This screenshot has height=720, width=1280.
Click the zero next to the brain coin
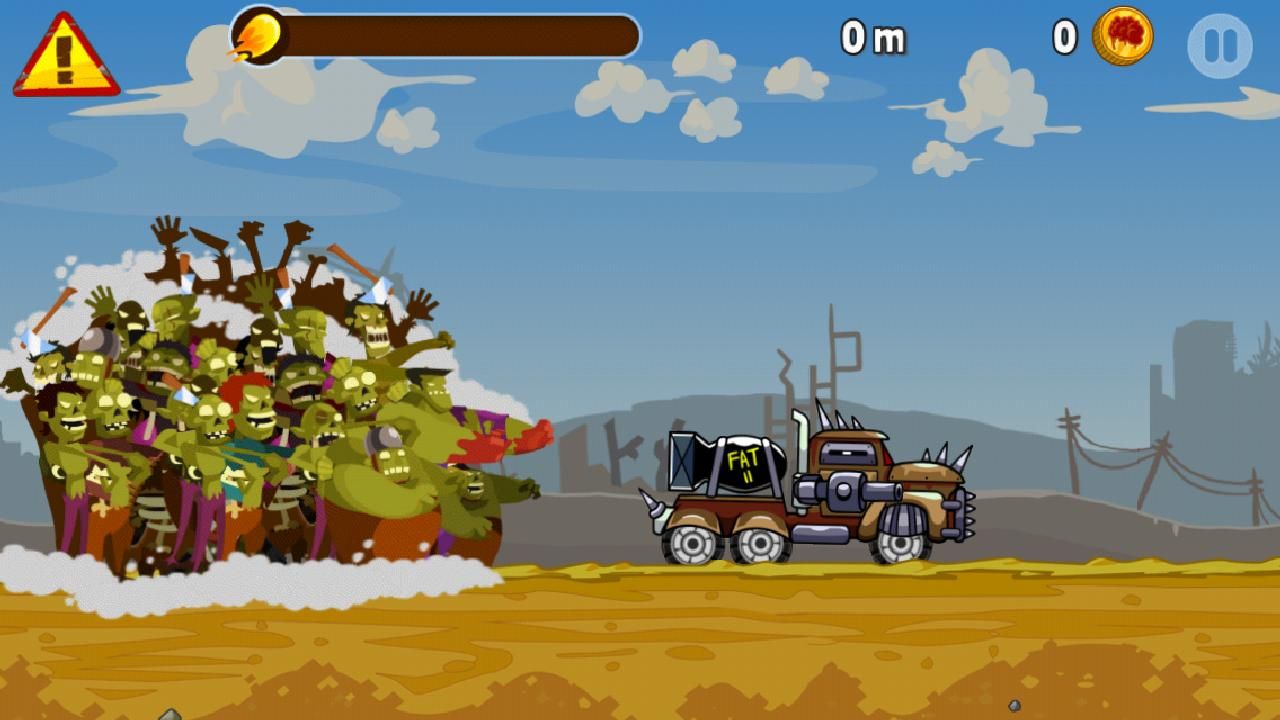coord(1063,35)
